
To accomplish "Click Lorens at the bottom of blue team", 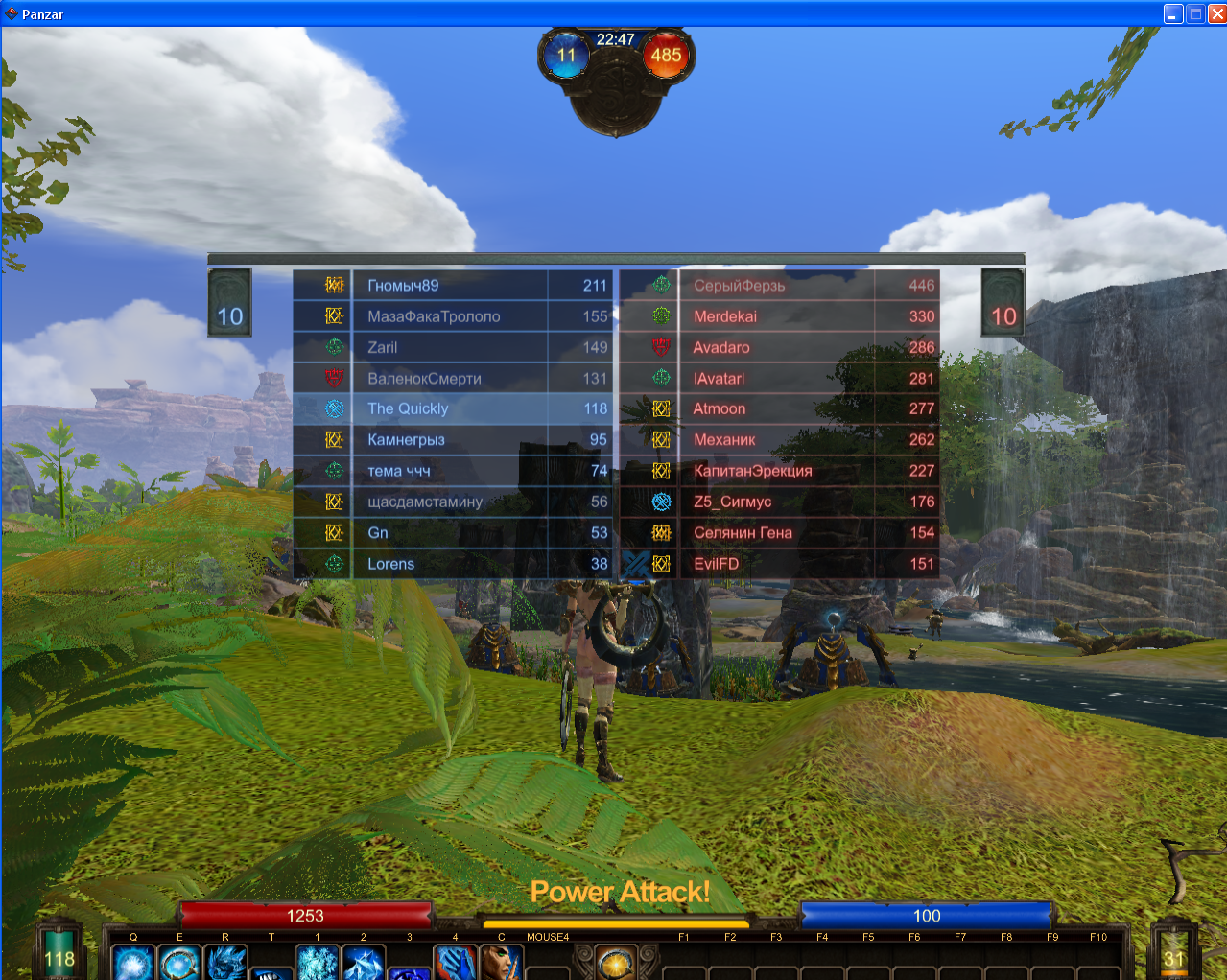I will tap(390, 564).
